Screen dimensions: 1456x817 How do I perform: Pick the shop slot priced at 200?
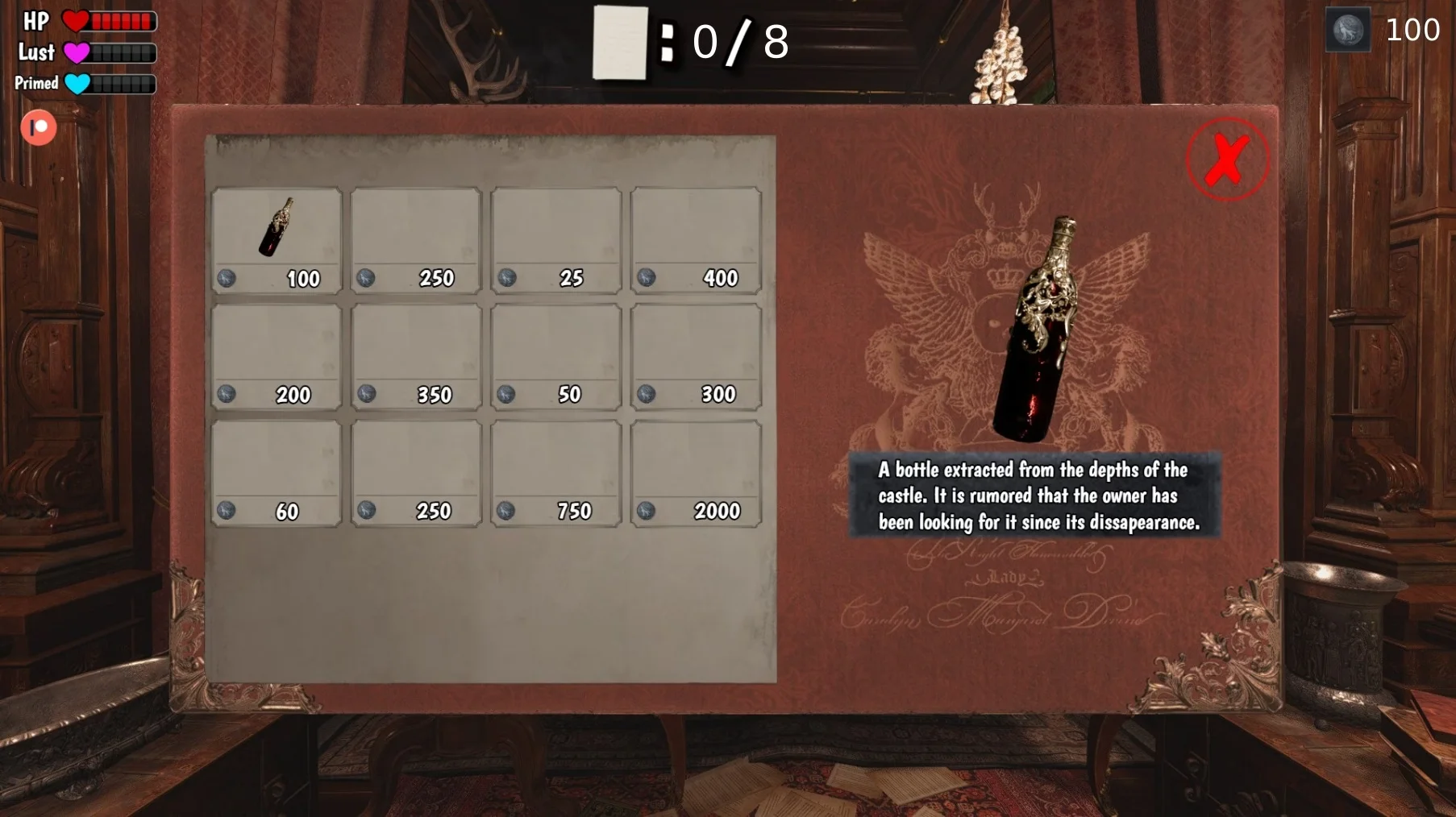276,356
